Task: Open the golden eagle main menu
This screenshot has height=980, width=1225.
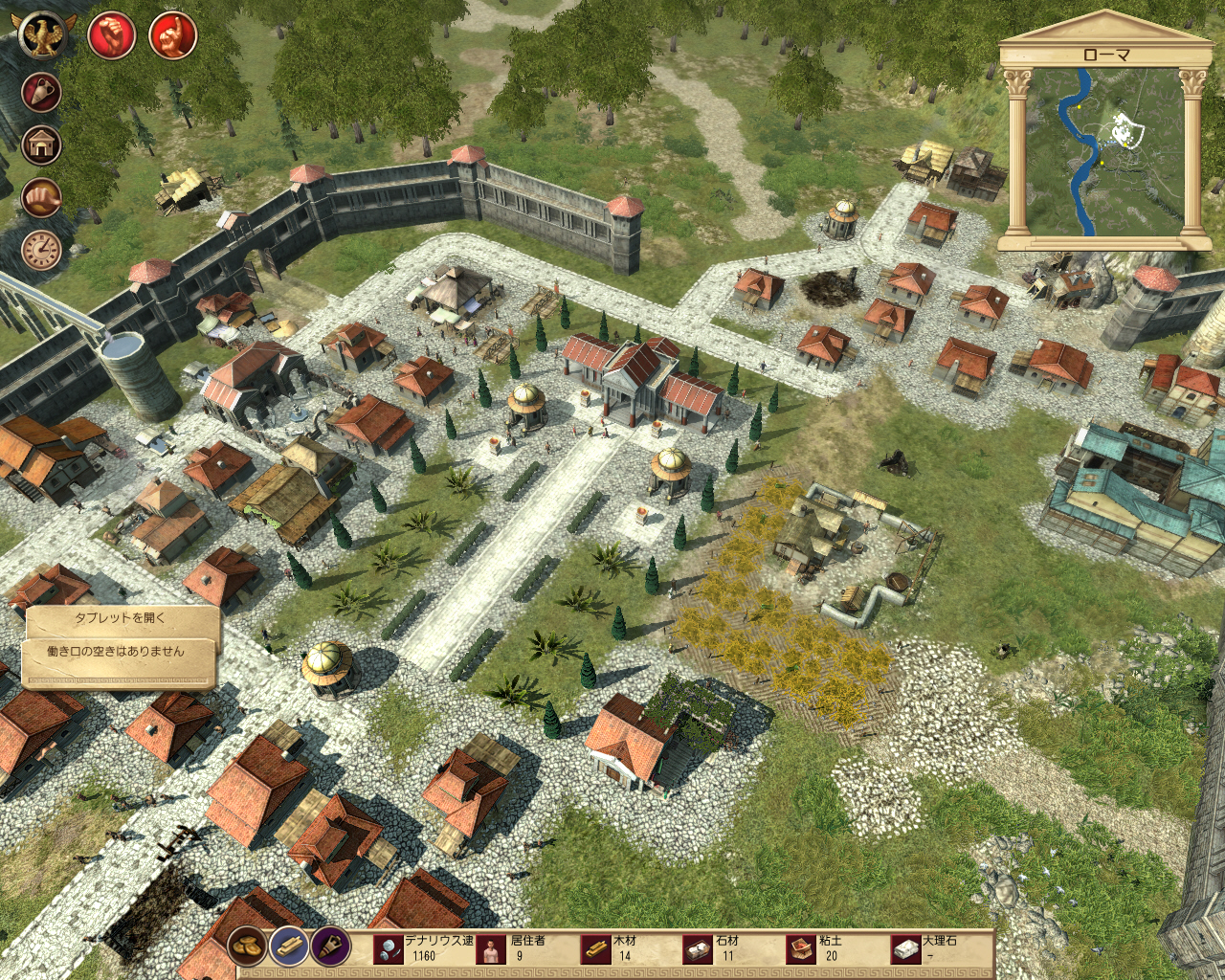Action: [41, 35]
